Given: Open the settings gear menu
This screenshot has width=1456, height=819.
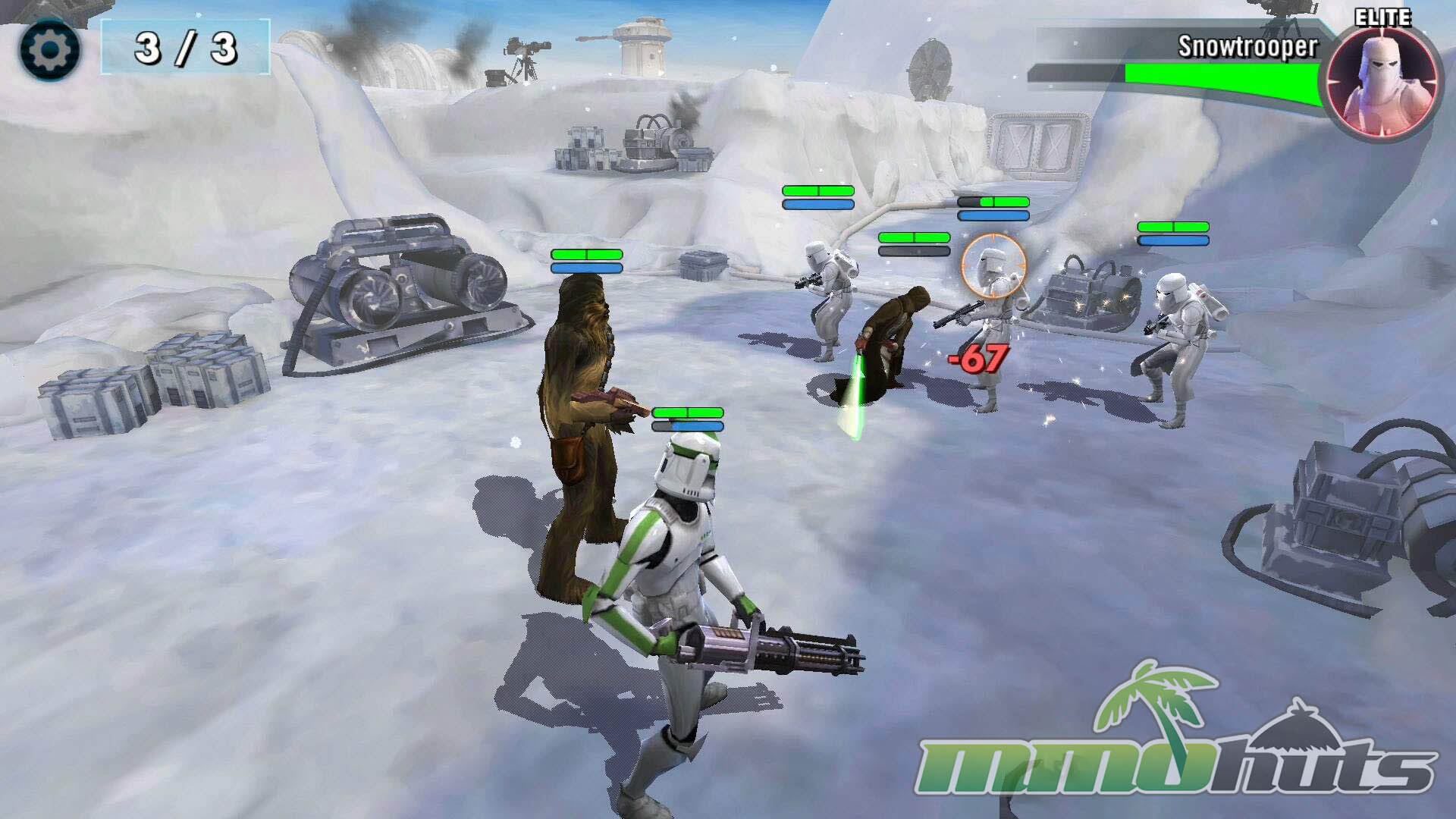Looking at the screenshot, I should (49, 50).
